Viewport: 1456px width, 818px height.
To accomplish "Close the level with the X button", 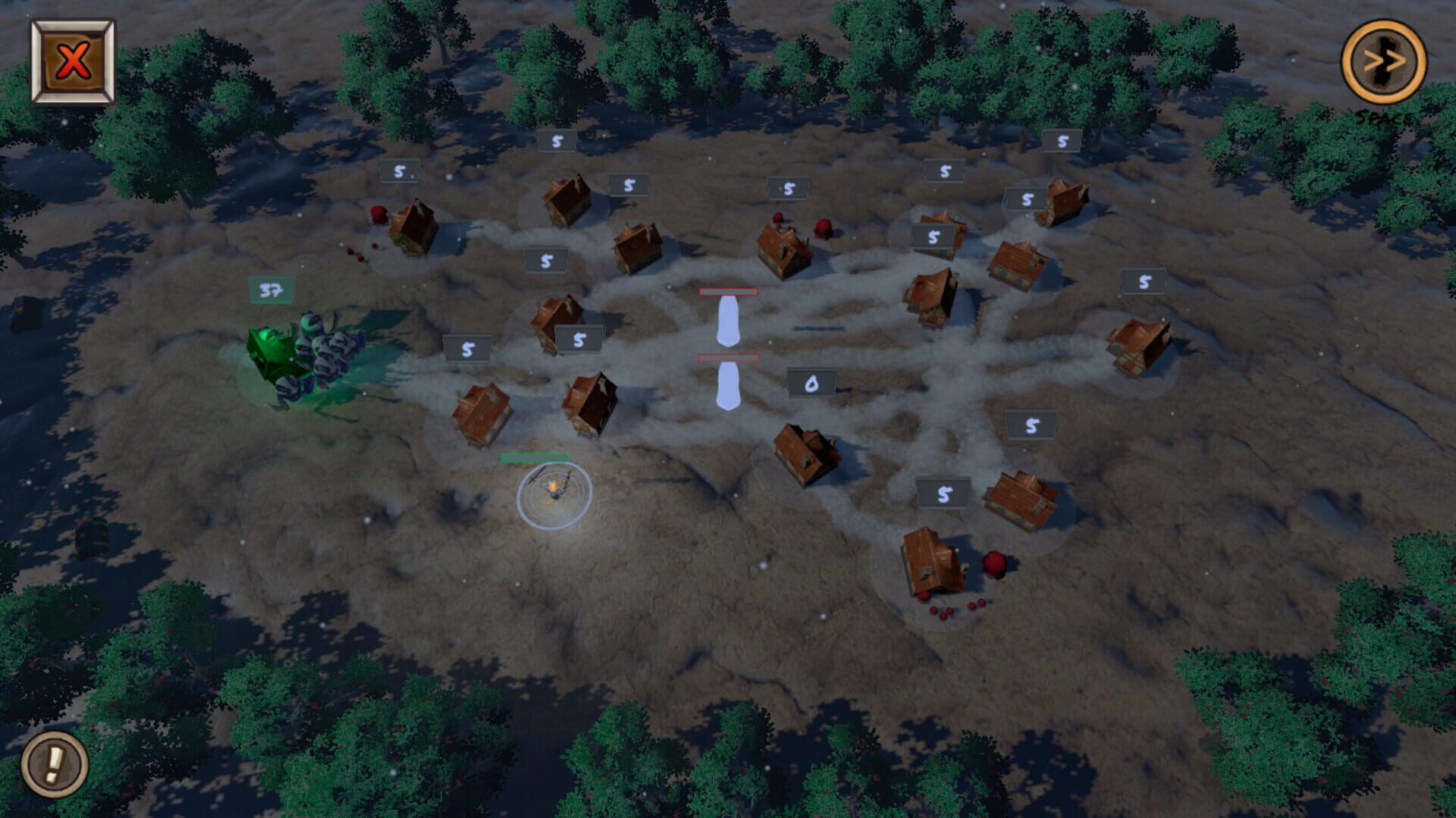I will [x=72, y=59].
